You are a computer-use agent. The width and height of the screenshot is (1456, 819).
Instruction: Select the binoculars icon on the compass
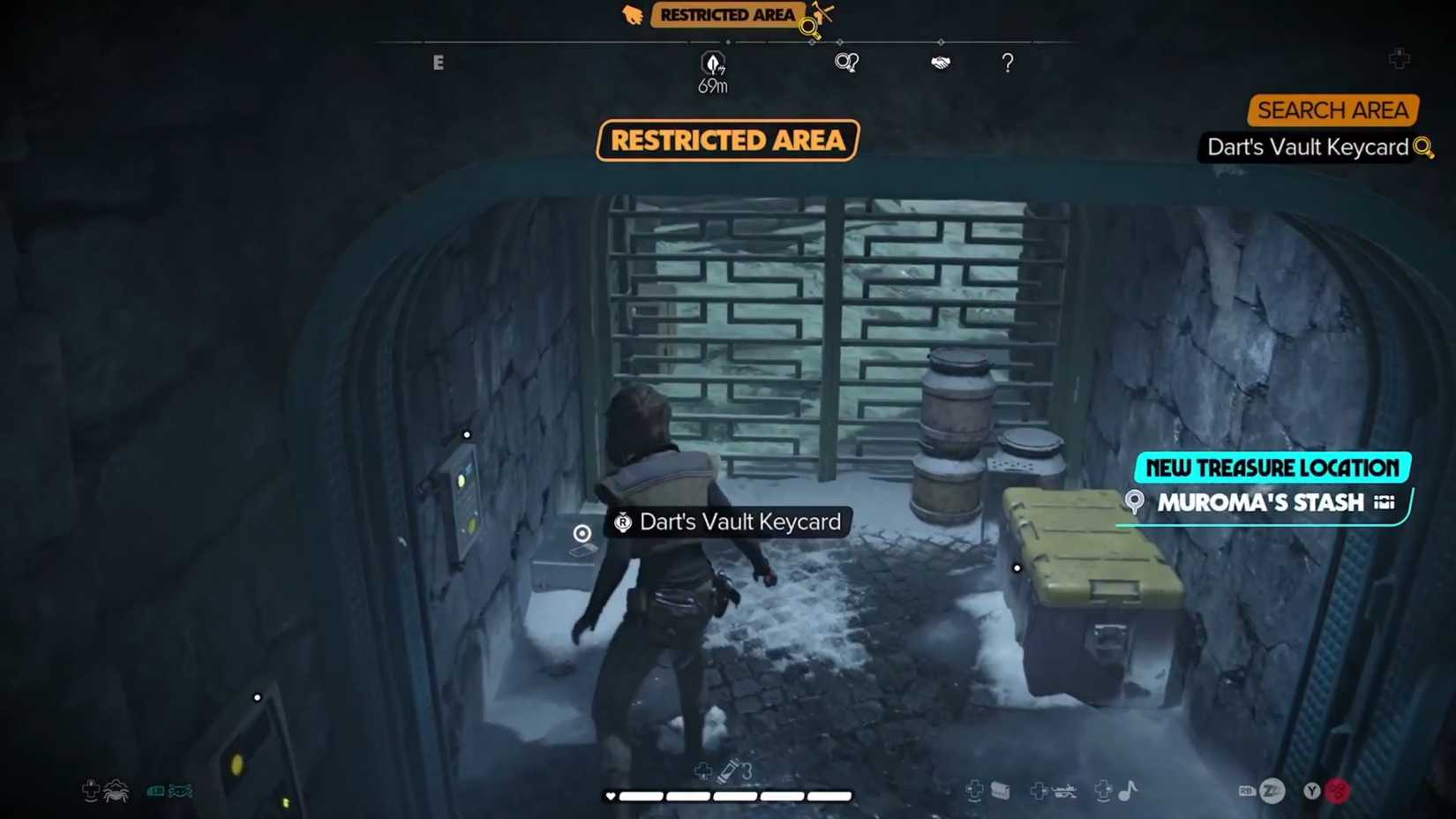(847, 61)
